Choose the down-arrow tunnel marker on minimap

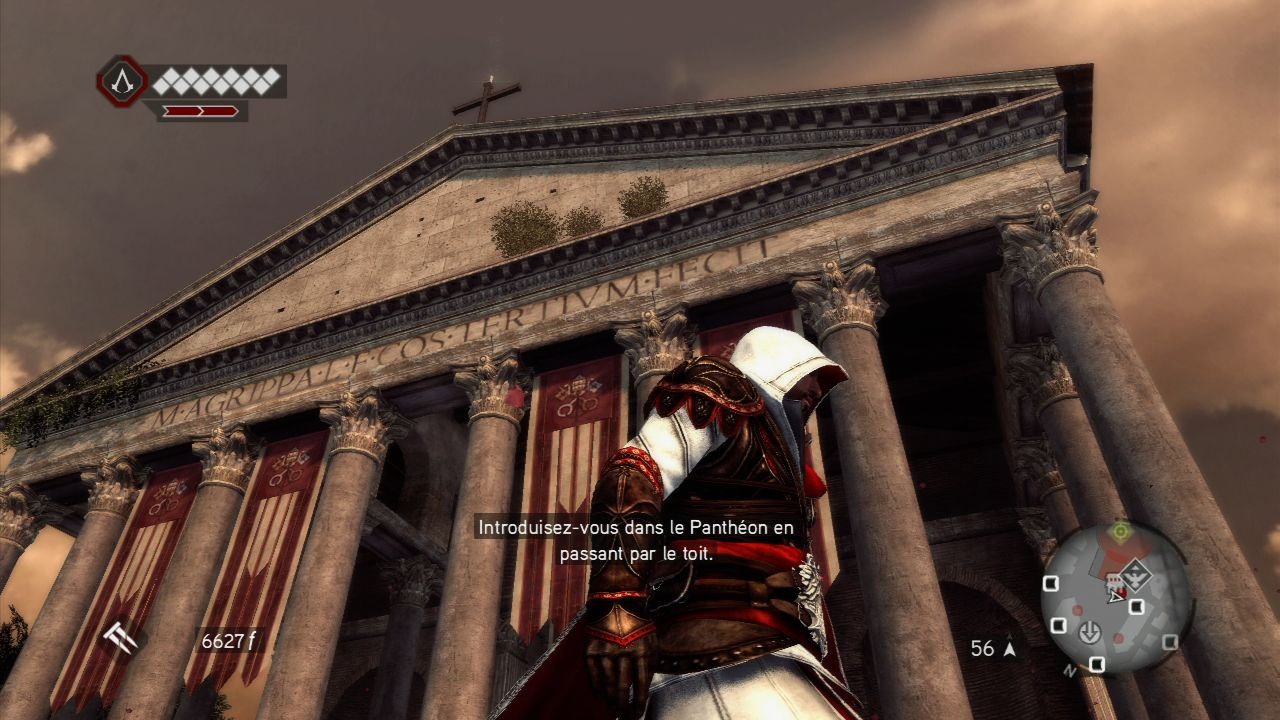point(1089,632)
